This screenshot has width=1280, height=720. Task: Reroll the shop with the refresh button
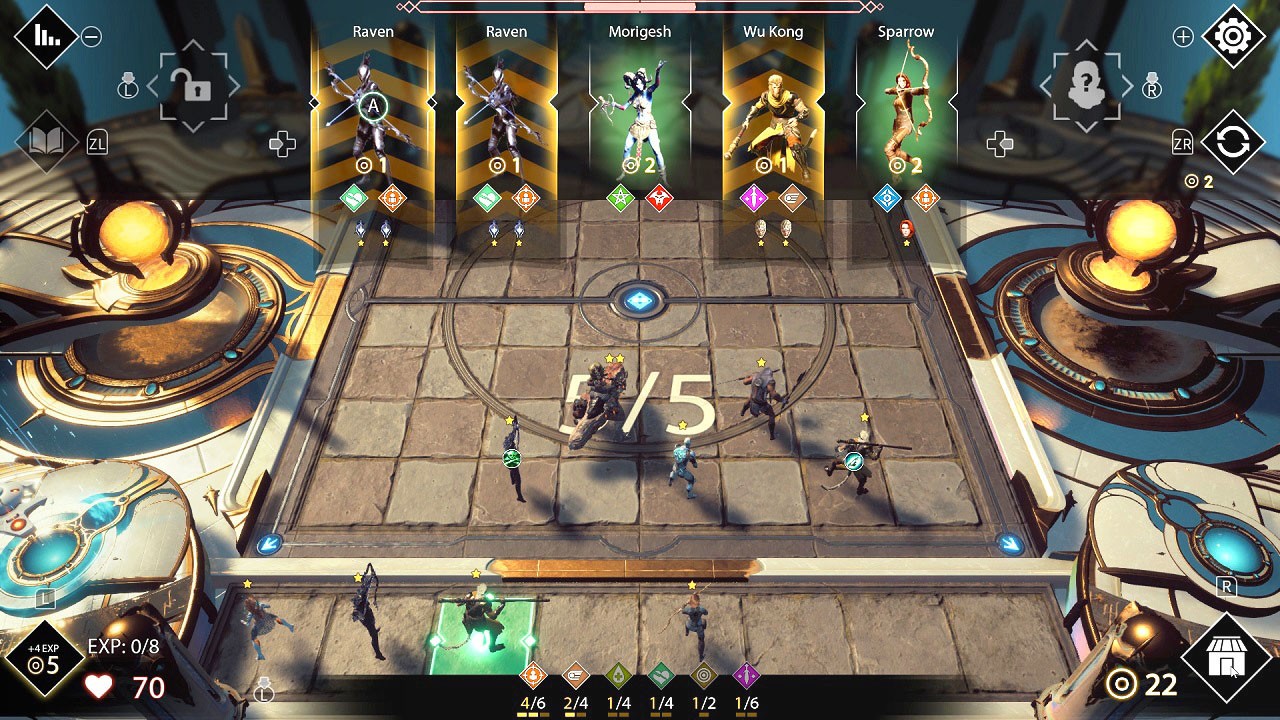[1232, 143]
